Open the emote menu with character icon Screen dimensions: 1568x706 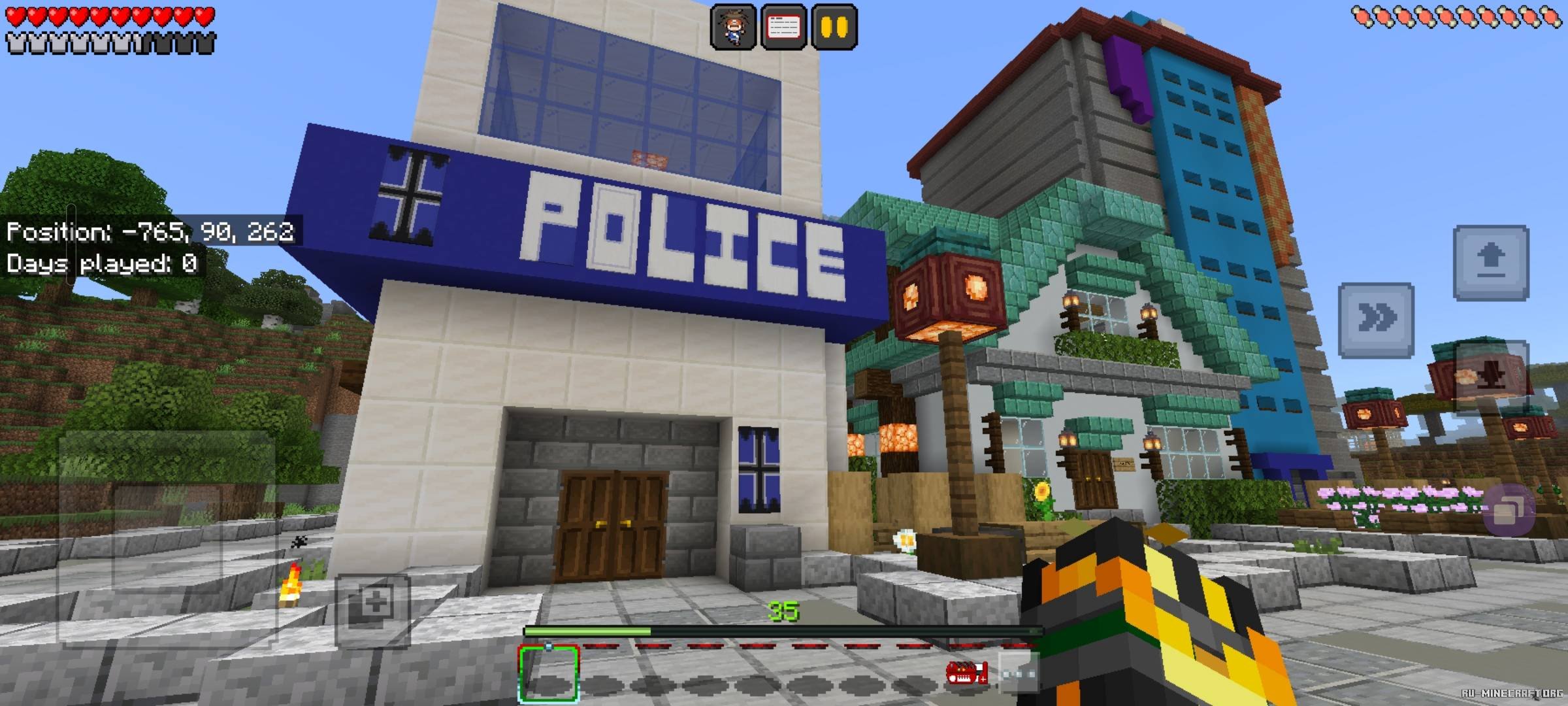click(733, 26)
